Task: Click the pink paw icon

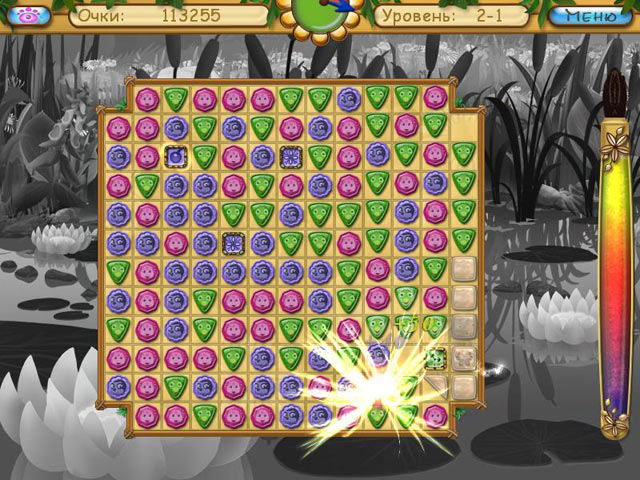Action: pyautogui.click(x=29, y=16)
